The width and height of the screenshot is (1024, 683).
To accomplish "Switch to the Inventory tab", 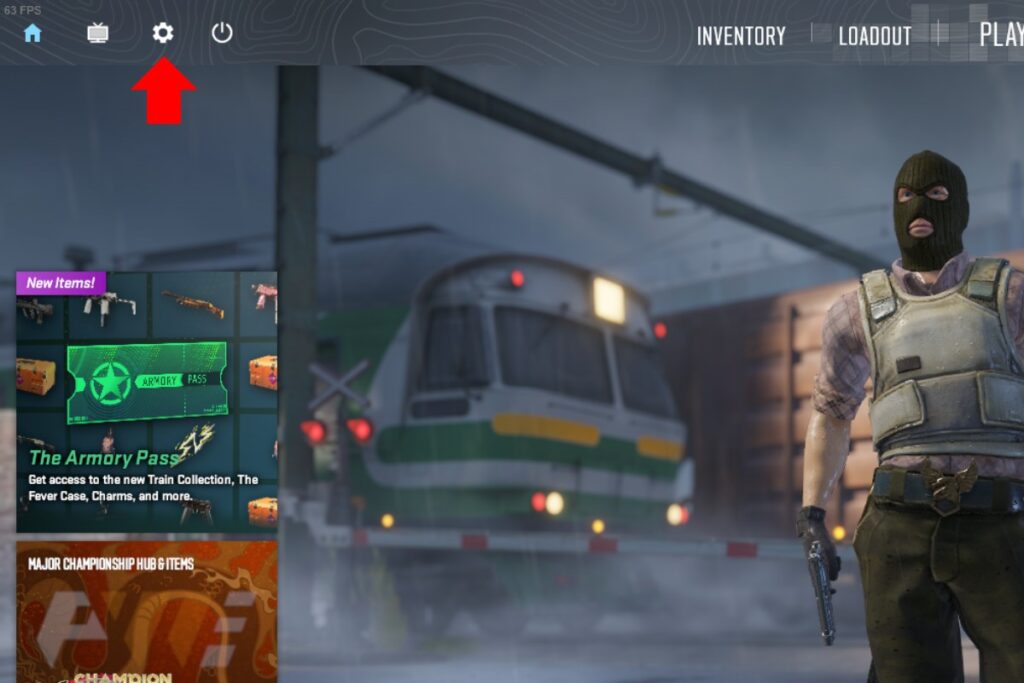I will 741,36.
